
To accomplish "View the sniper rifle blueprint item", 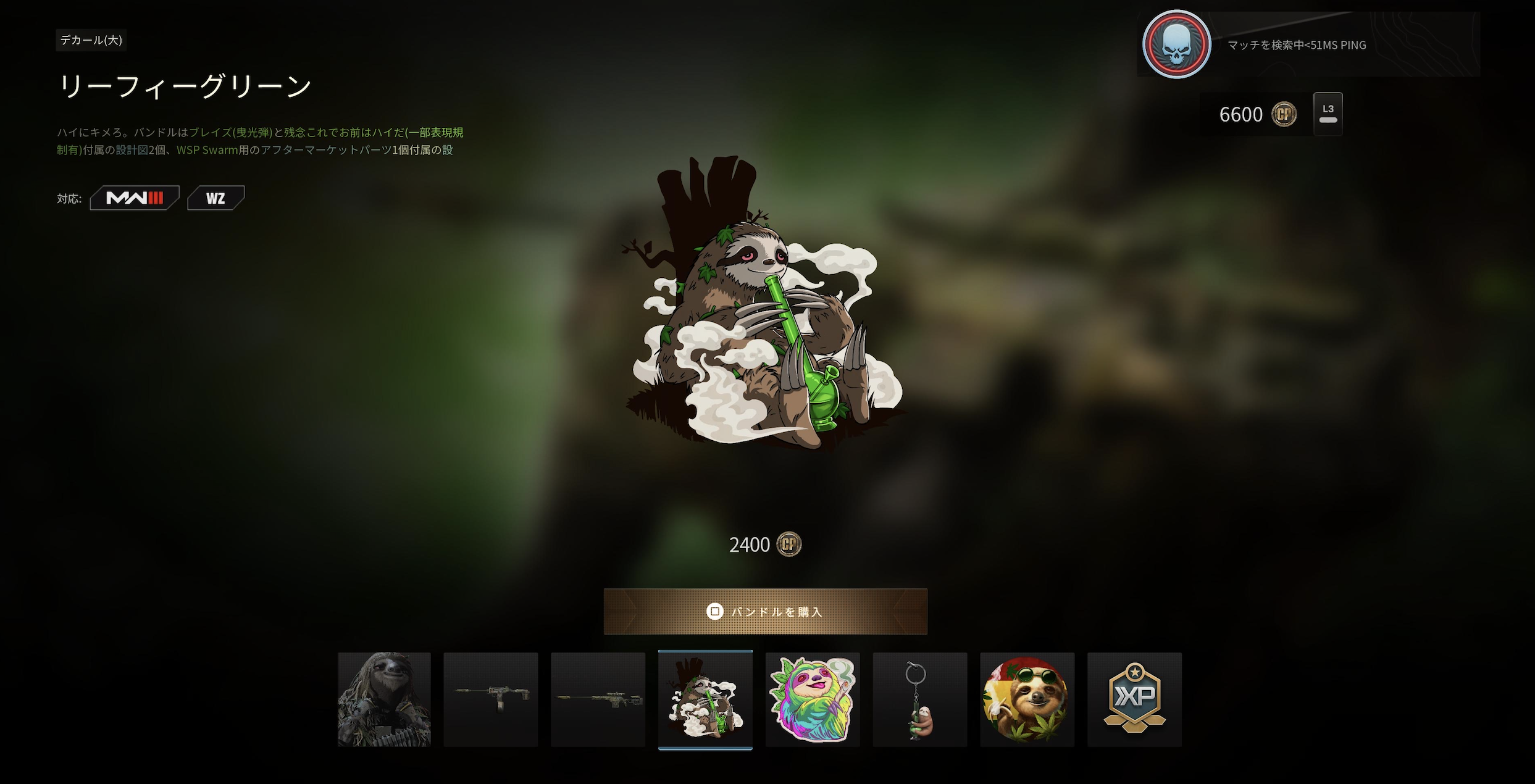I will pyautogui.click(x=598, y=701).
